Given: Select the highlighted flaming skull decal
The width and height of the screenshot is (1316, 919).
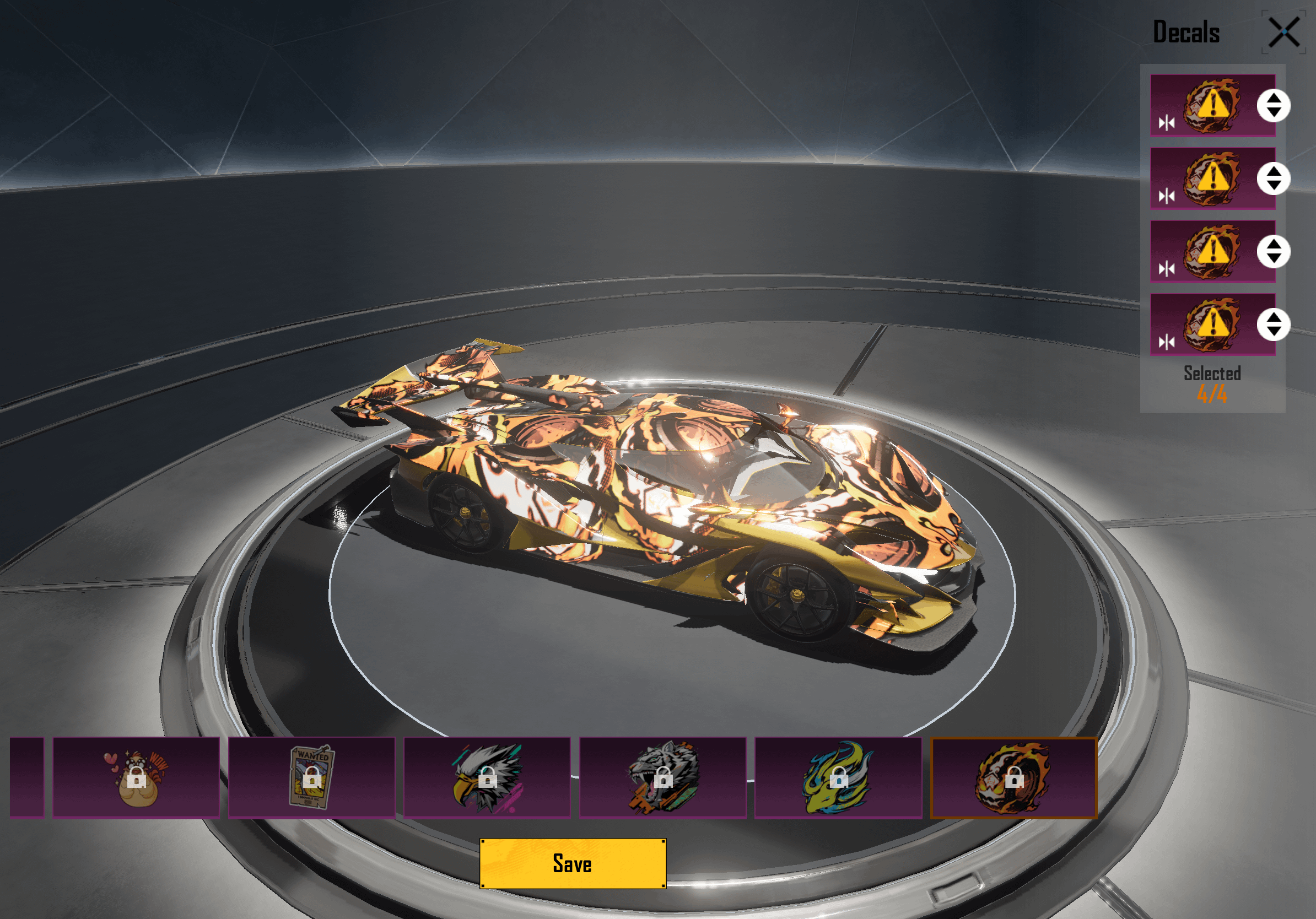Looking at the screenshot, I should [x=1013, y=777].
